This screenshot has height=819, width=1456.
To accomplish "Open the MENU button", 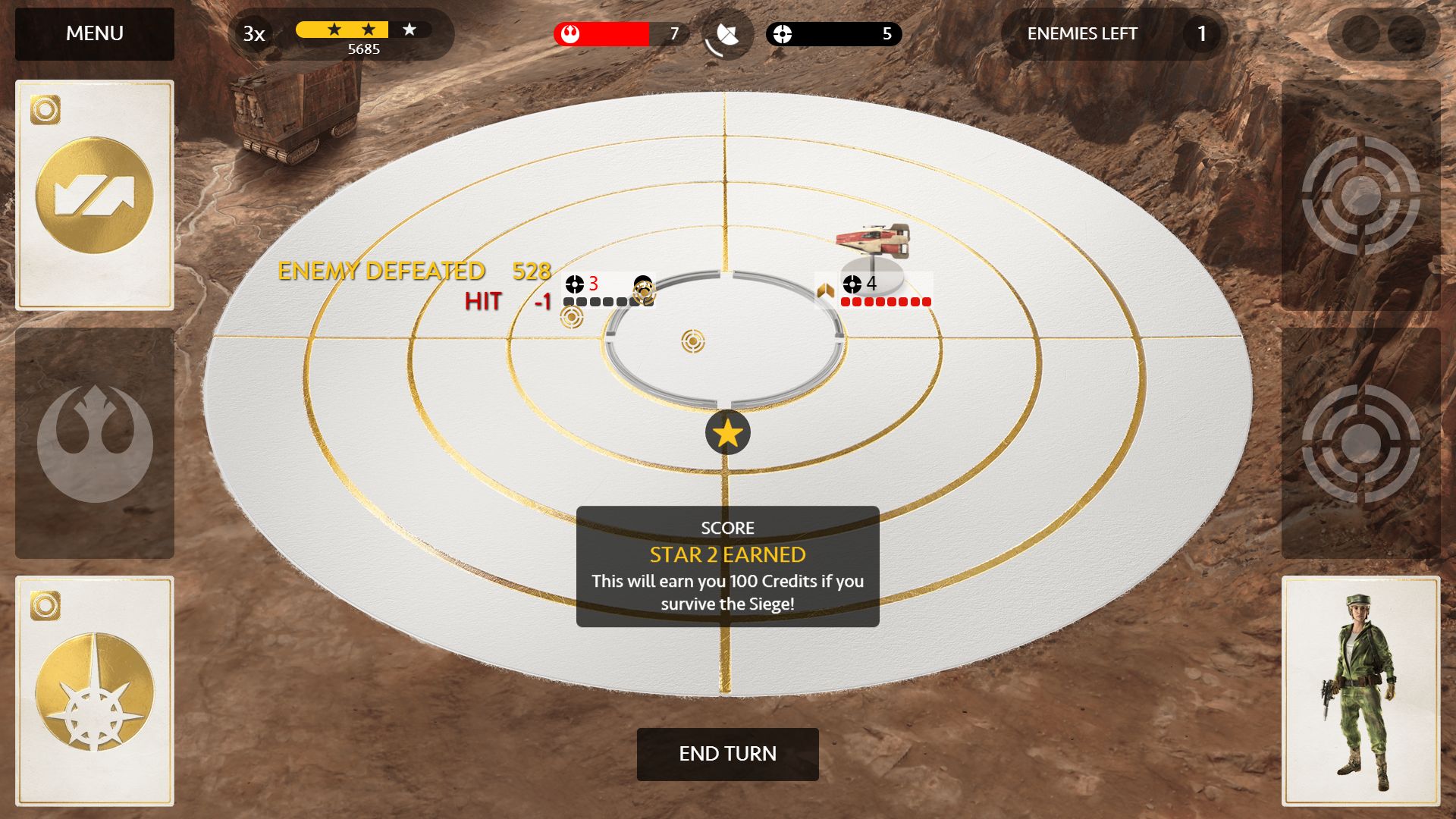I will [95, 34].
